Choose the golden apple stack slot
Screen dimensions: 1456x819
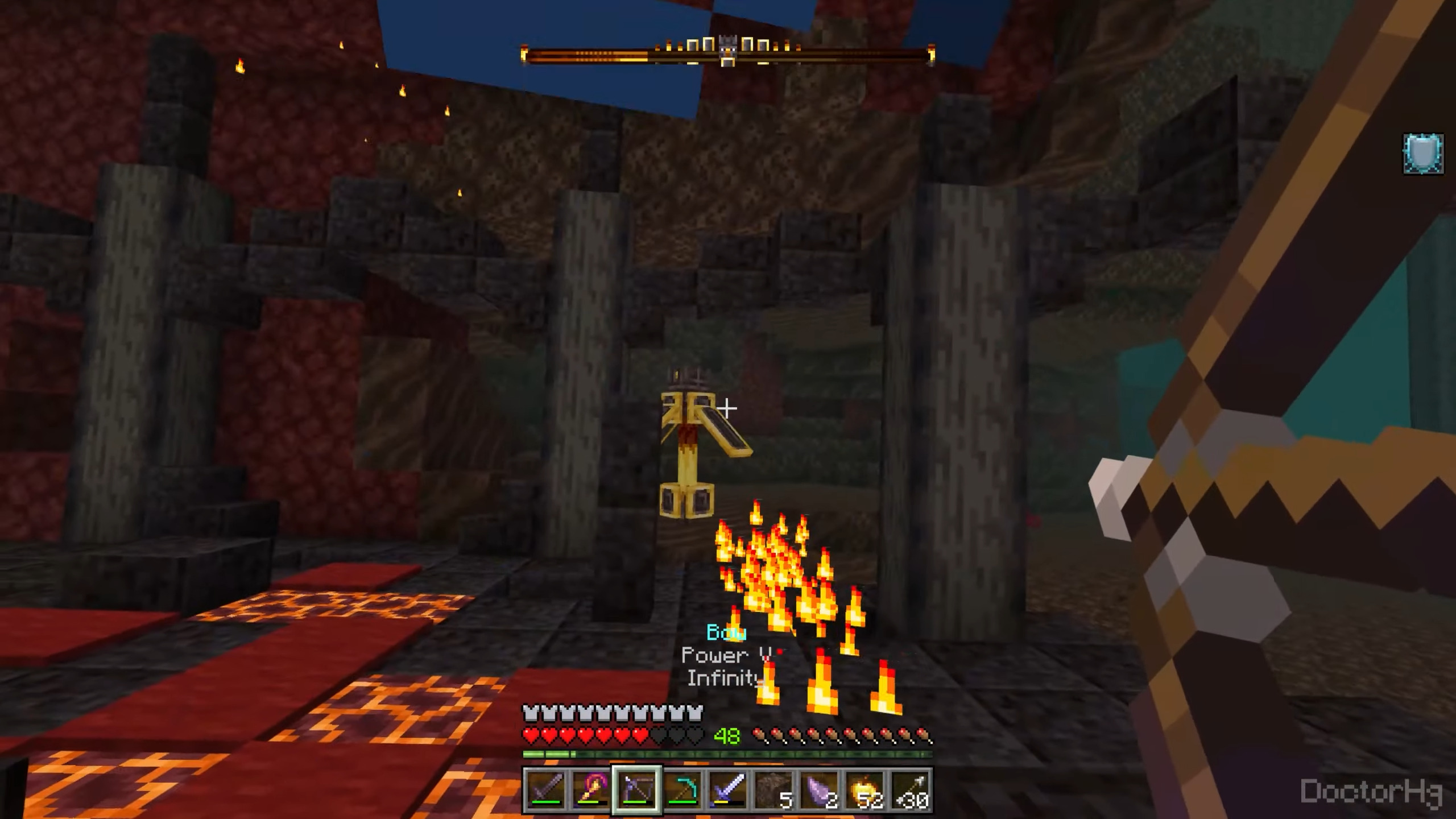pos(864,789)
